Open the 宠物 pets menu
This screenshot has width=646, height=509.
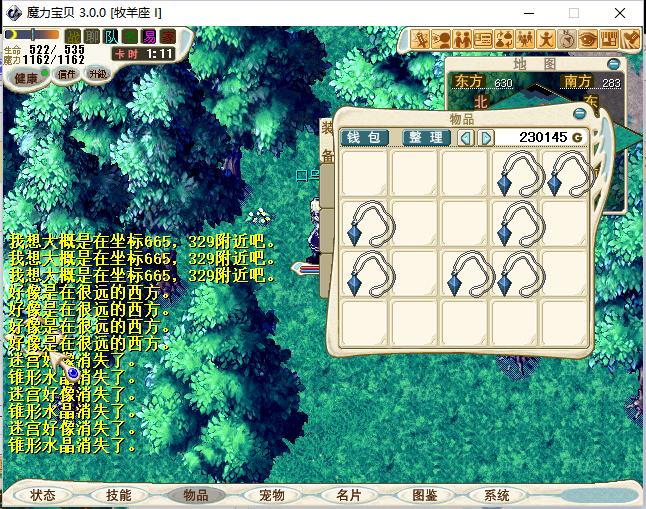272,495
